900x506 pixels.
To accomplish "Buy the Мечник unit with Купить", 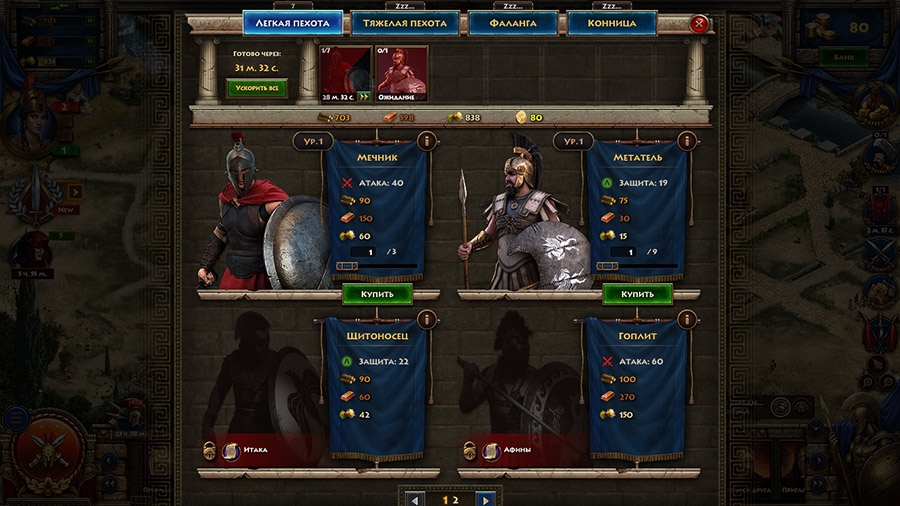I will [x=377, y=294].
